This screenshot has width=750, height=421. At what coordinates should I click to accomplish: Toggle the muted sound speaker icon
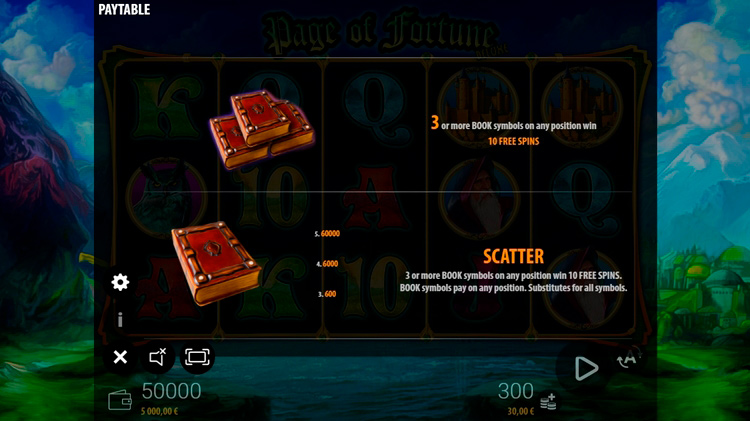click(x=158, y=357)
